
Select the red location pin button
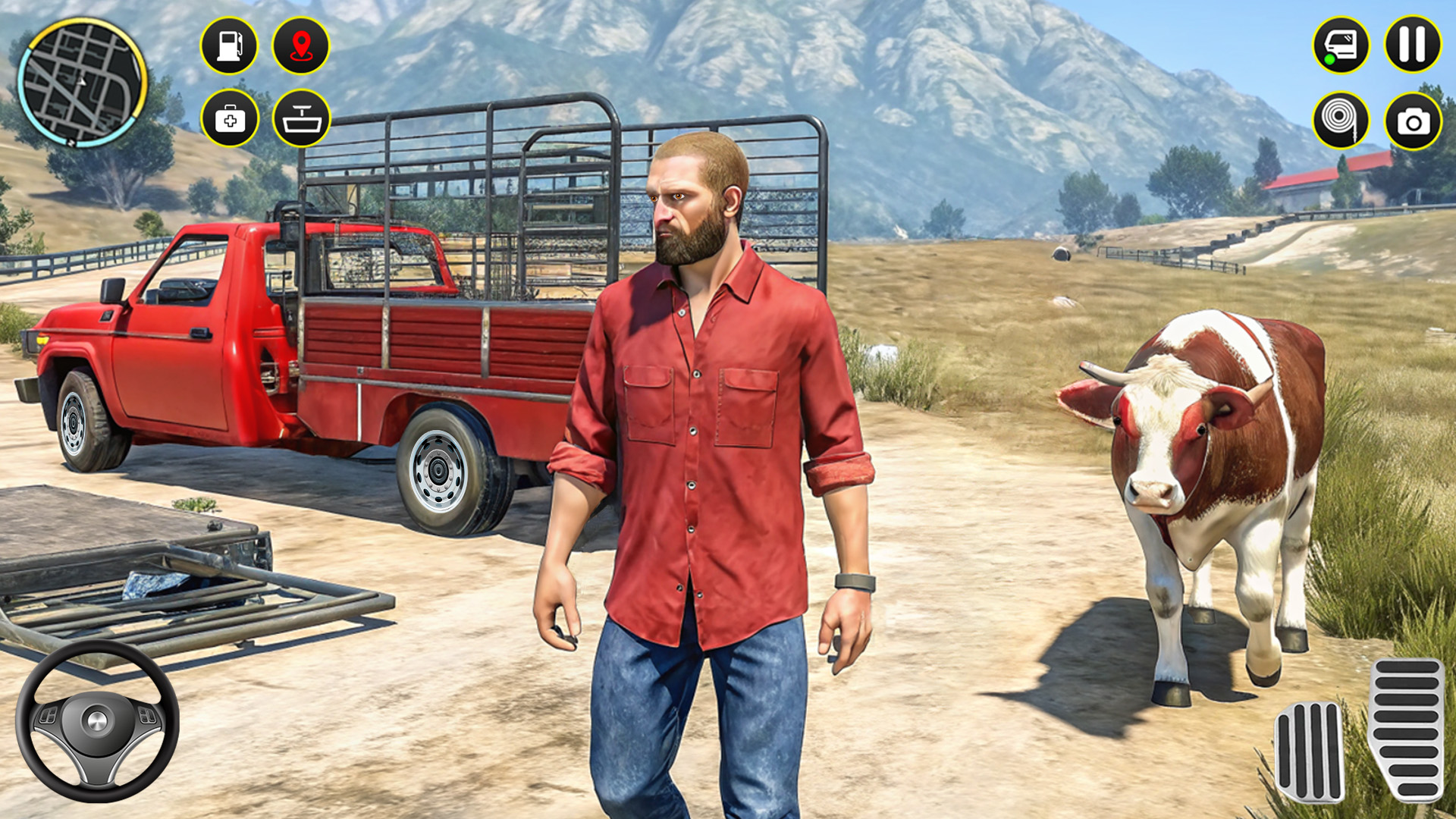click(x=301, y=45)
